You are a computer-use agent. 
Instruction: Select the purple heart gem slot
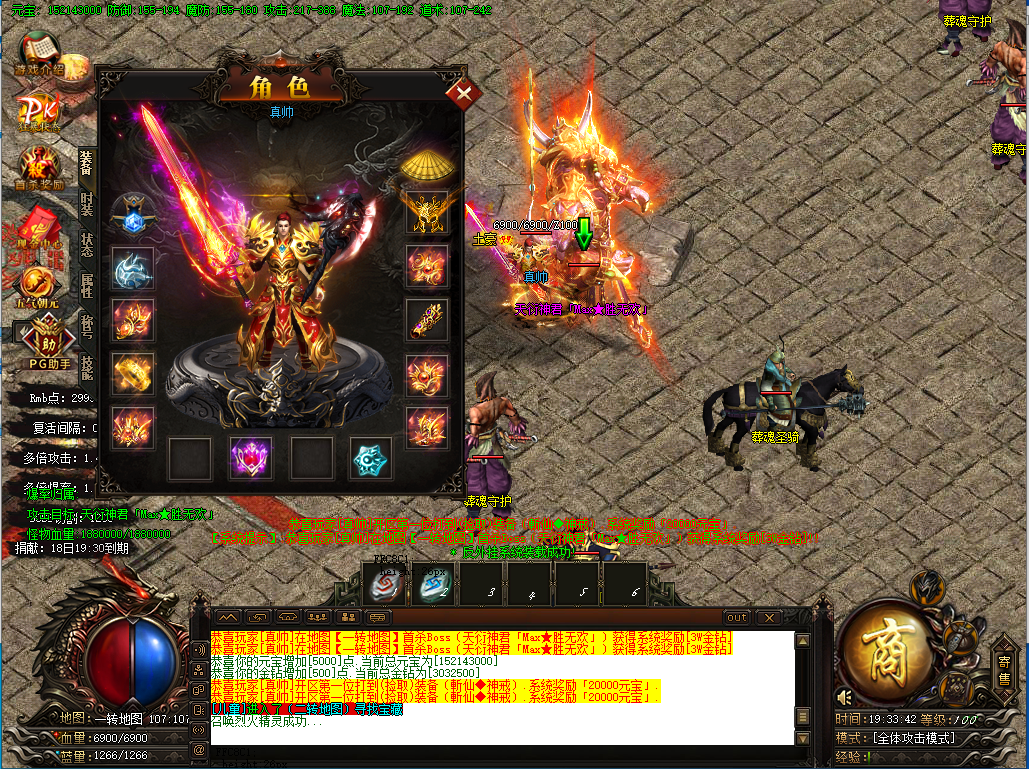point(250,458)
